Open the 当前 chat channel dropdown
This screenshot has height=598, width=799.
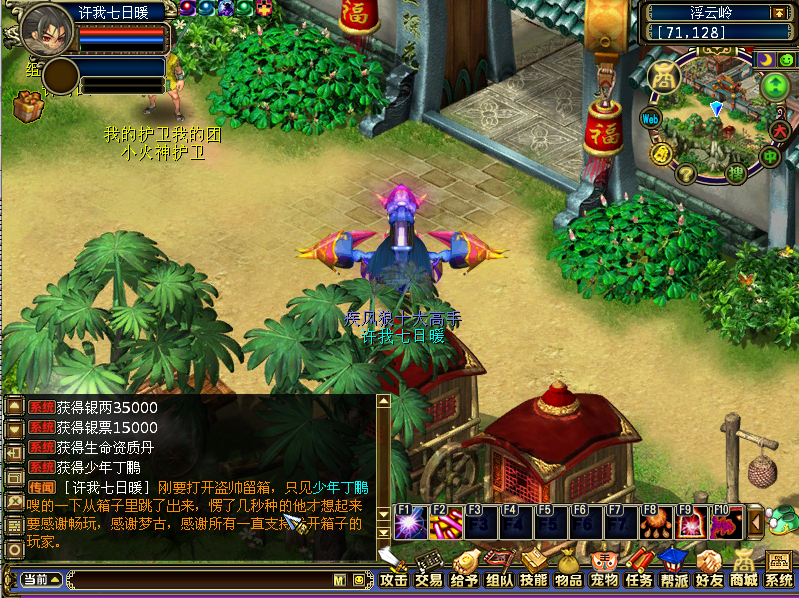42,579
